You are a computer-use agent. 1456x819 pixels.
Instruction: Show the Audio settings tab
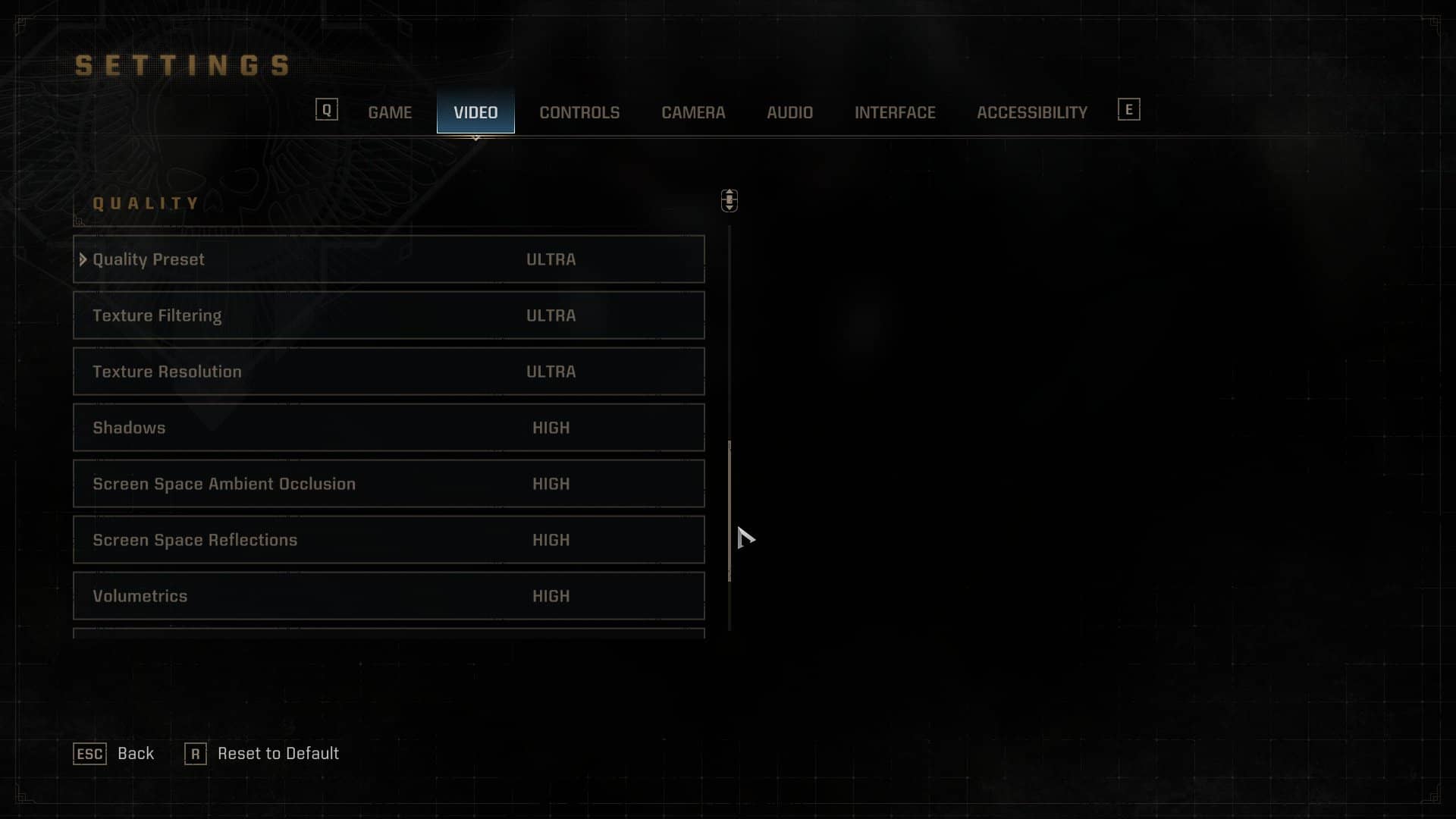pyautogui.click(x=789, y=112)
